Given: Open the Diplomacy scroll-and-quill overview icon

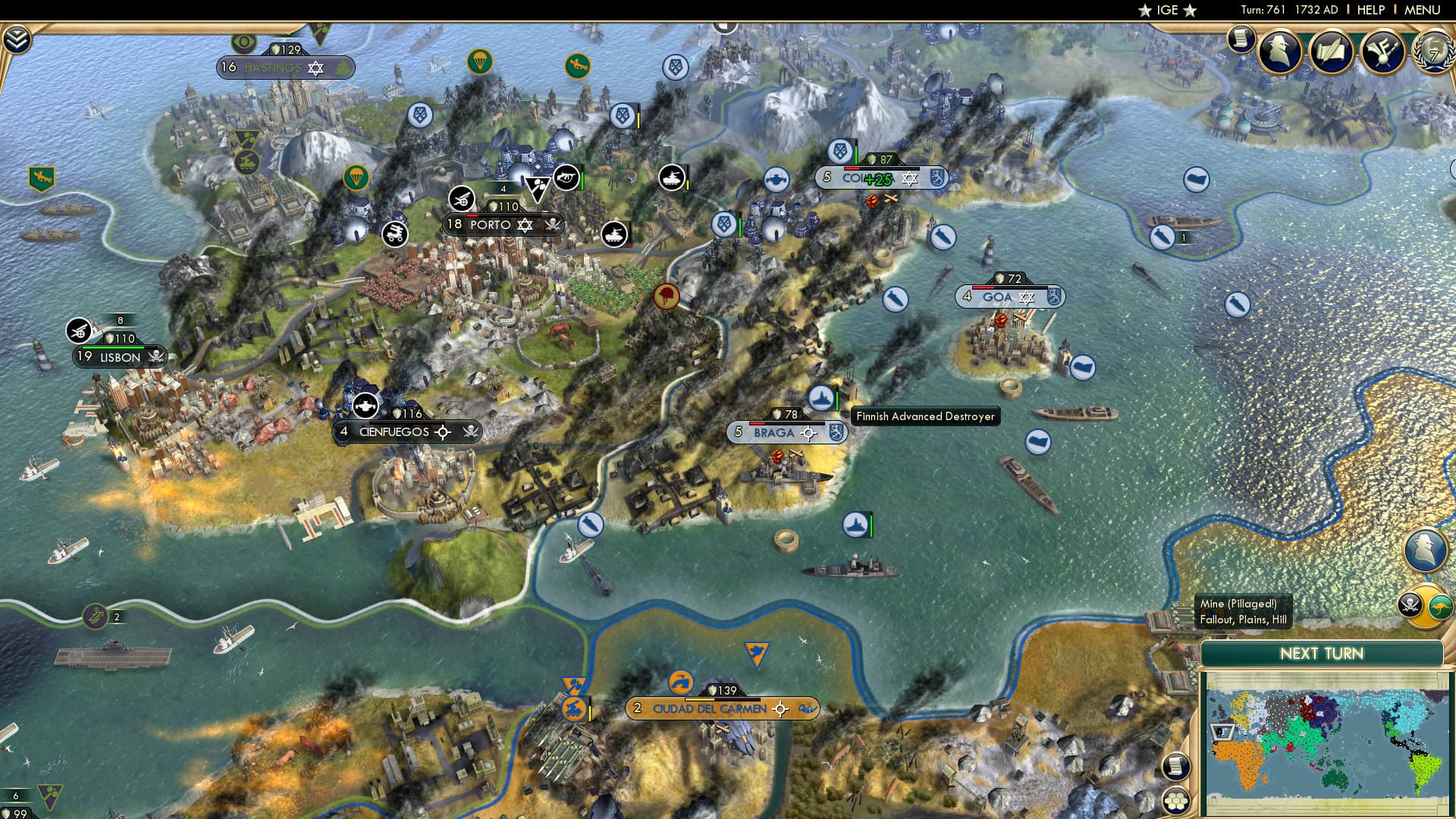Looking at the screenshot, I should (1329, 51).
